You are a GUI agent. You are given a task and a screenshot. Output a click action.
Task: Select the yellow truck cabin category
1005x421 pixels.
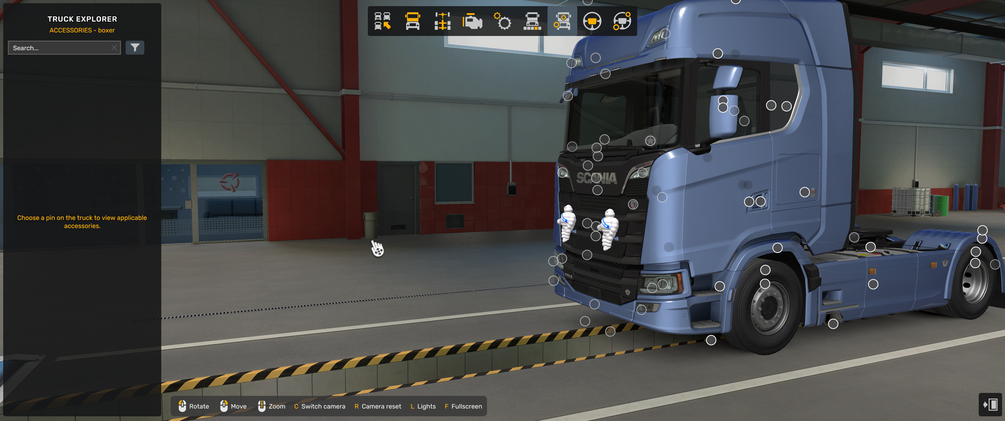coord(412,21)
